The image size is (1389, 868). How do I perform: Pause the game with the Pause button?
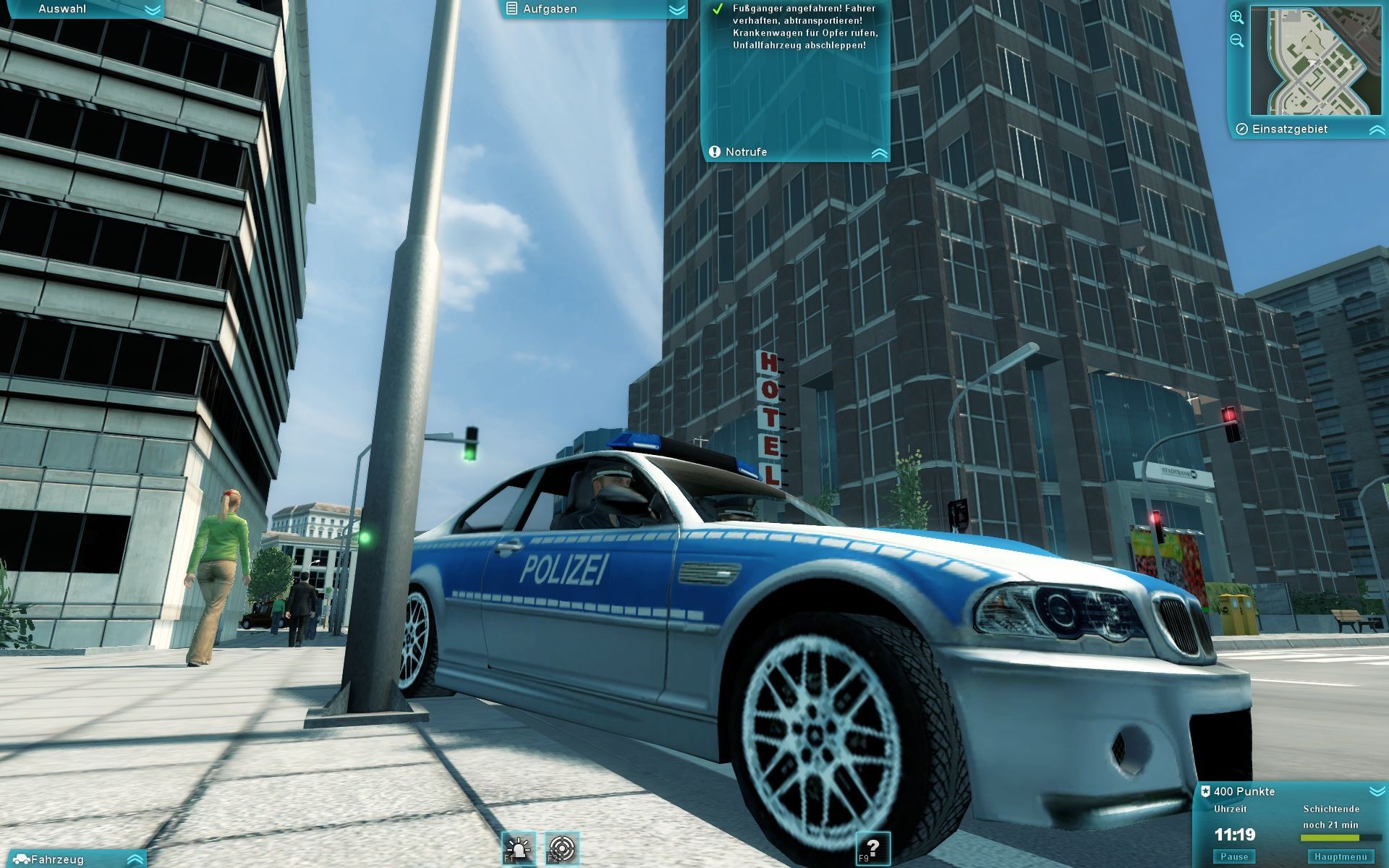1234,856
